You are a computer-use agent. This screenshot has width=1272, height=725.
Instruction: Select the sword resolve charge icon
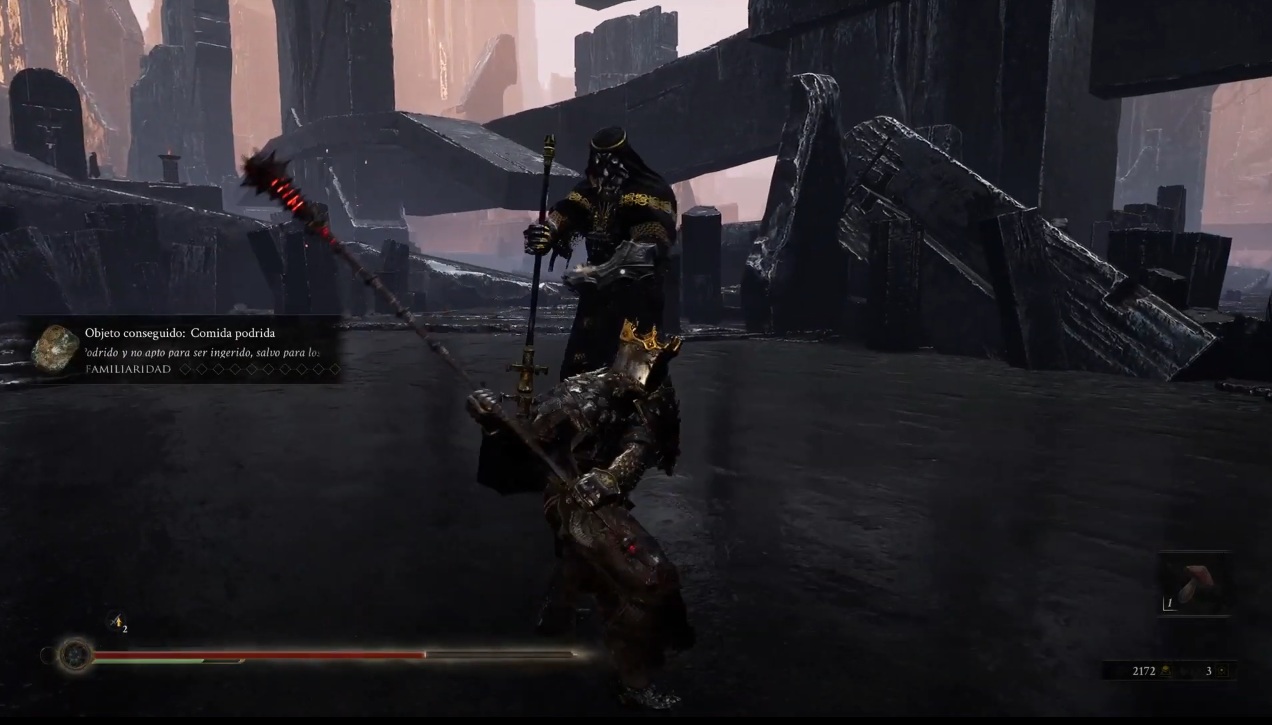pos(116,622)
